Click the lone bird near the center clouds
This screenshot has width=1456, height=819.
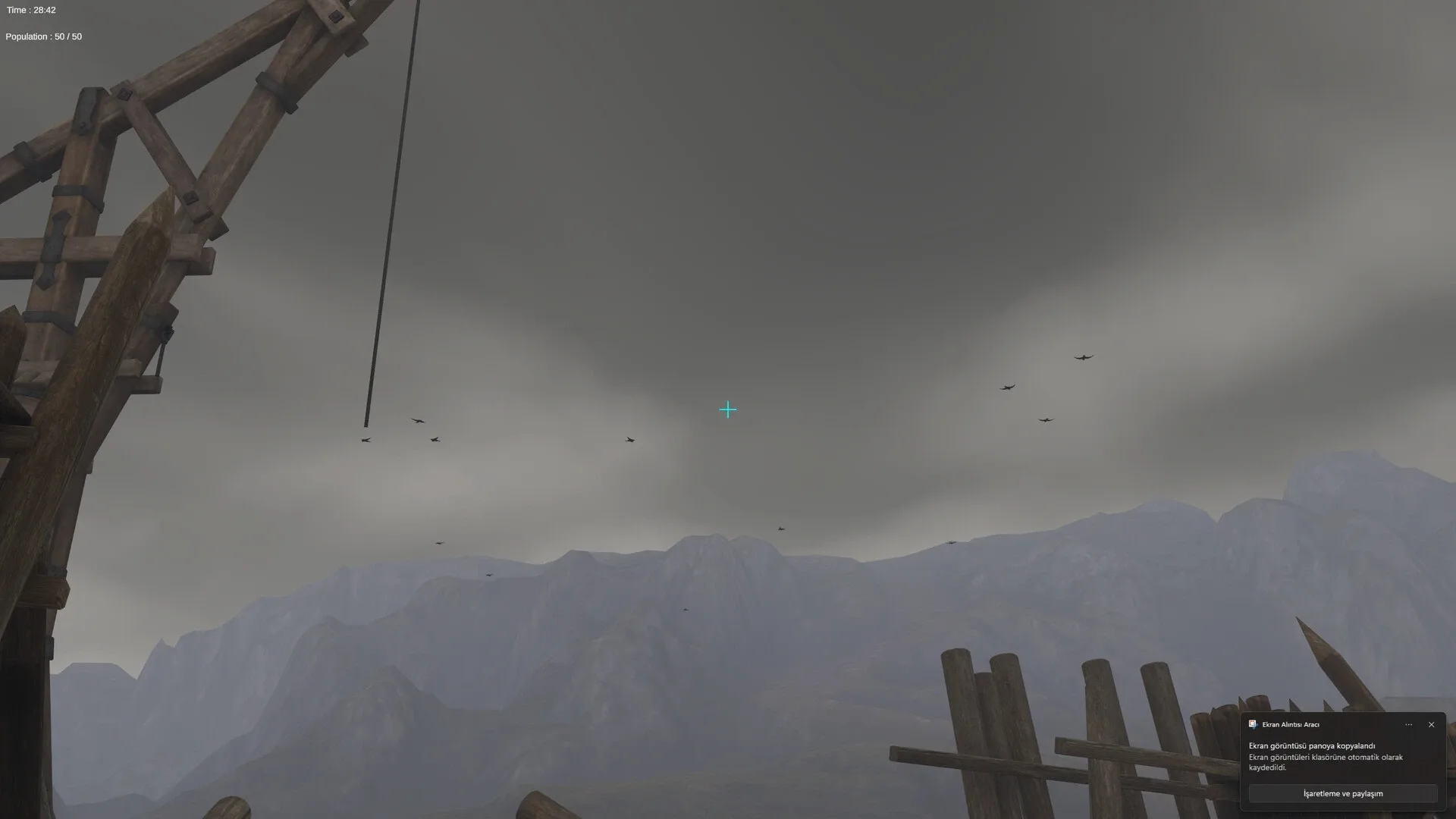pos(630,438)
